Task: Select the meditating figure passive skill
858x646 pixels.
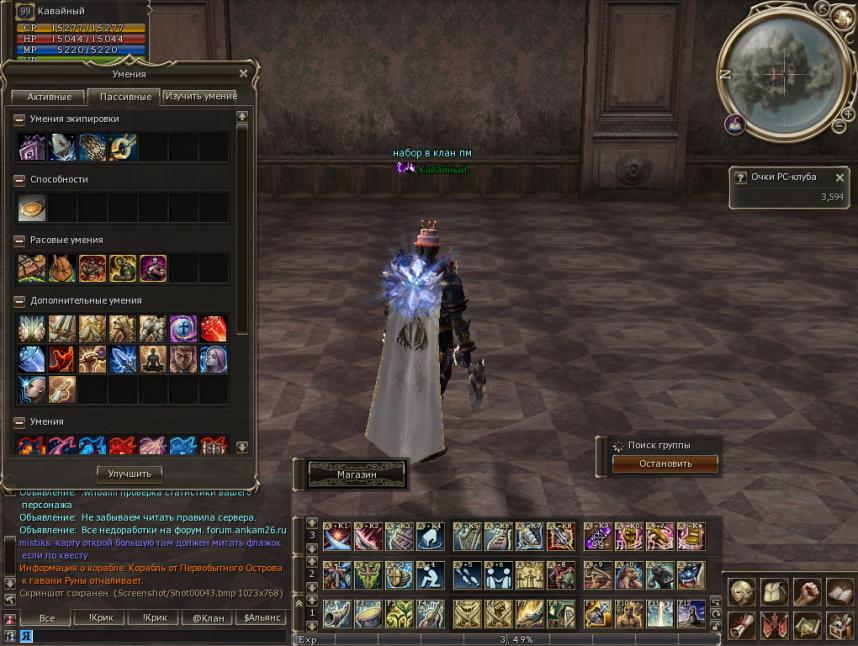Action: coord(152,359)
